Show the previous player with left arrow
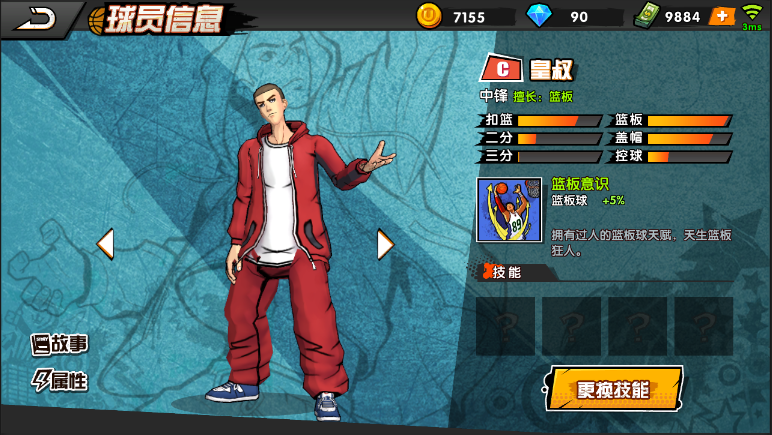This screenshot has width=772, height=435. click(105, 243)
